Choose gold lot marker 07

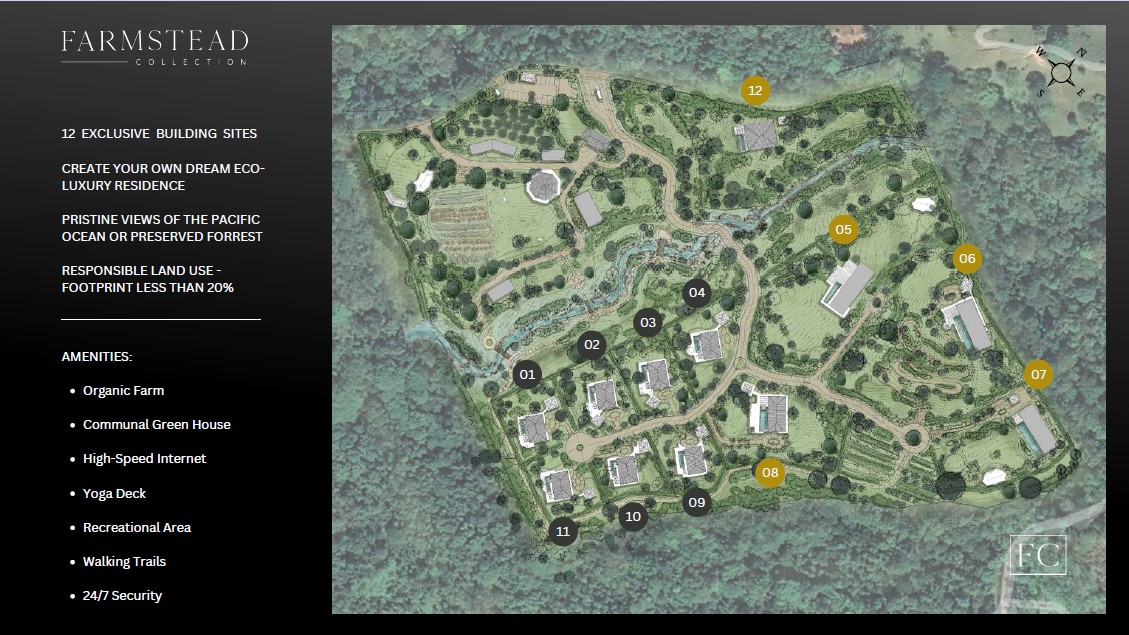(1038, 375)
